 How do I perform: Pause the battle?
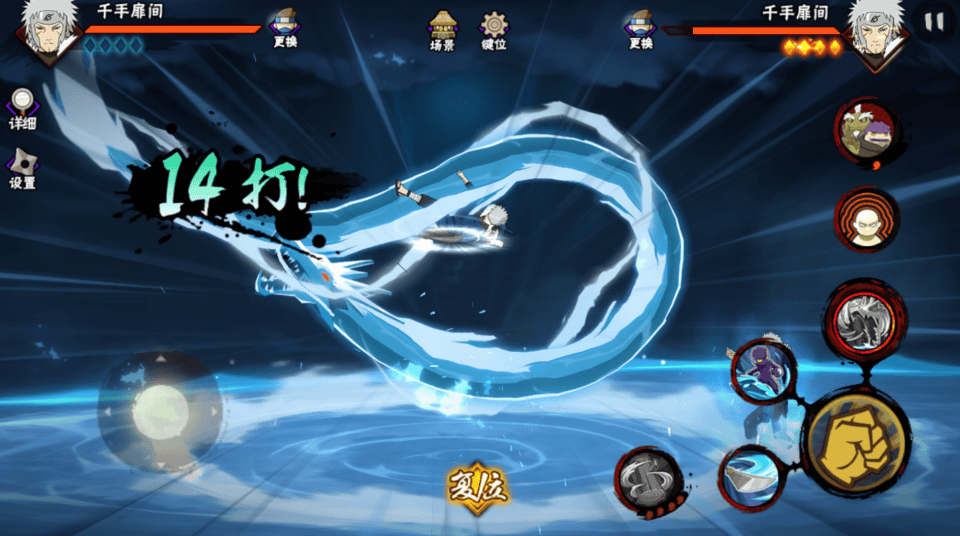coord(934,22)
